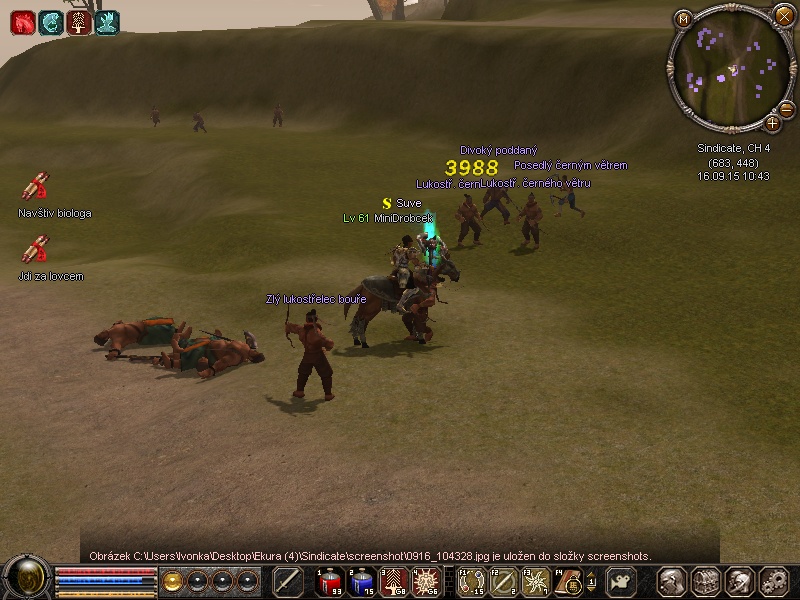Click the red horse buff icon

click(x=22, y=22)
